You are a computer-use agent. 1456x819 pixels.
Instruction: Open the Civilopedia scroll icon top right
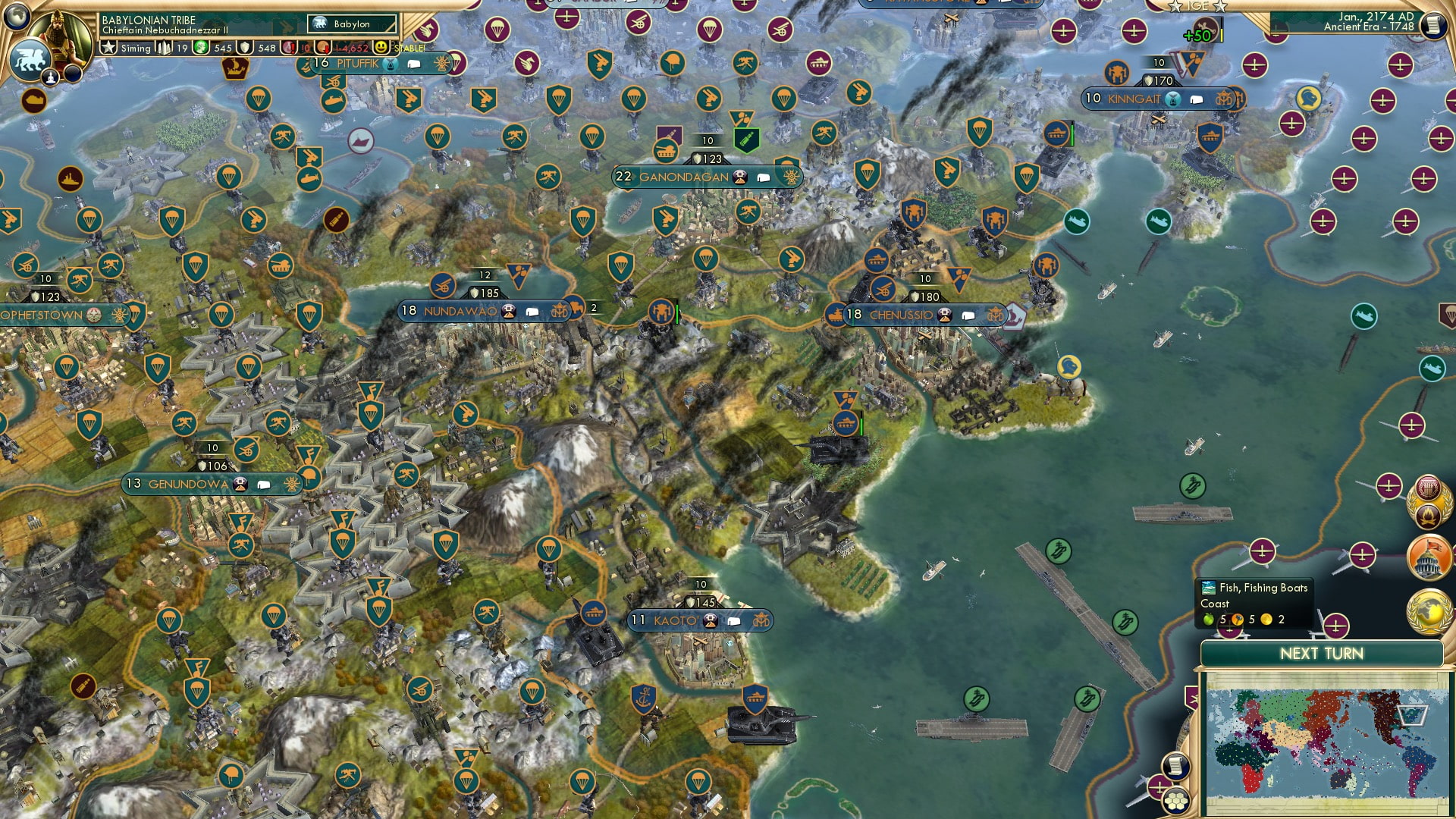point(1435,24)
